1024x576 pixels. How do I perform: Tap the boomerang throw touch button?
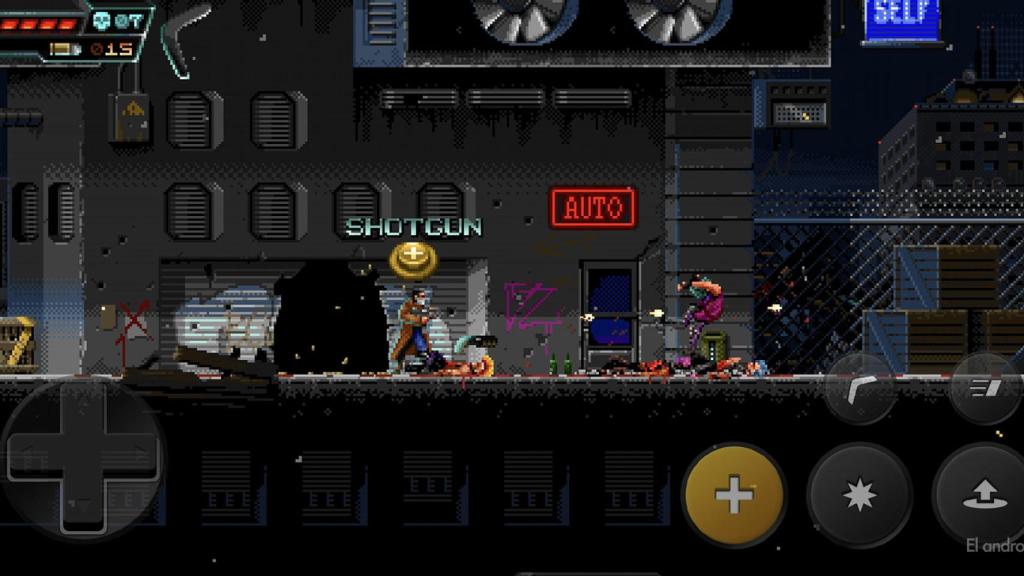coord(859,388)
